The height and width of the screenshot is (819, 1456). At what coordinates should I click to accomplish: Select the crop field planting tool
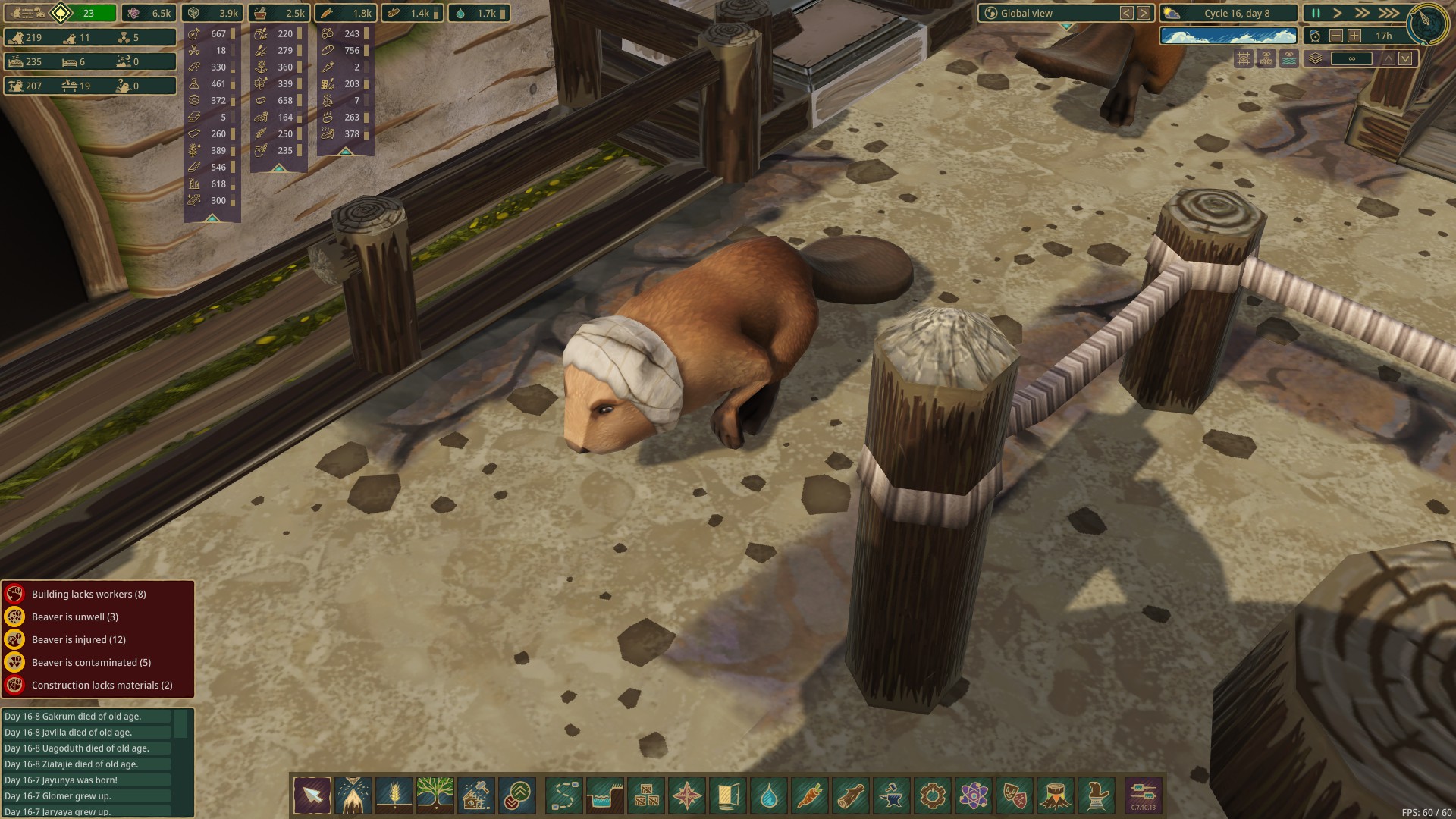[x=394, y=795]
